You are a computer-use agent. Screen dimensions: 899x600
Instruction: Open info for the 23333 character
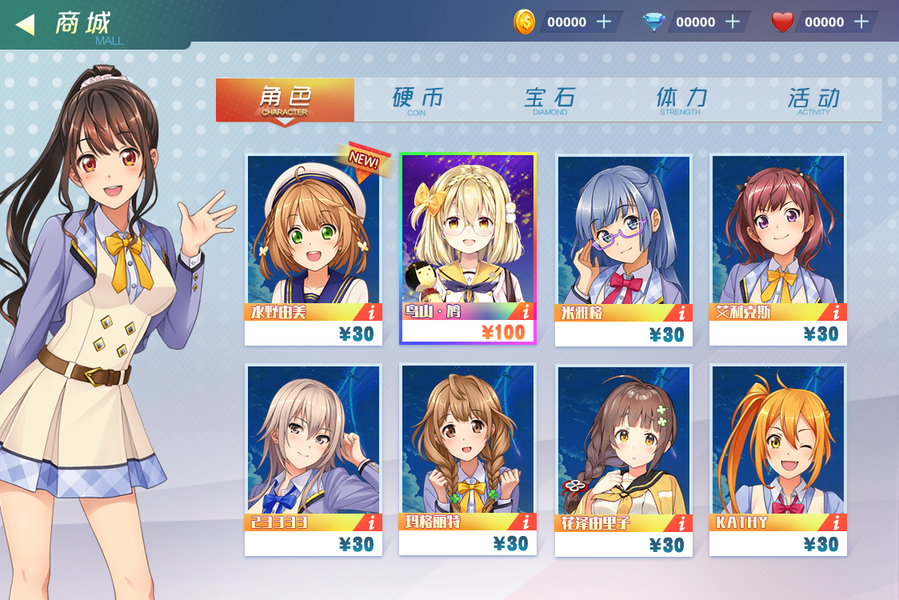tap(371, 522)
